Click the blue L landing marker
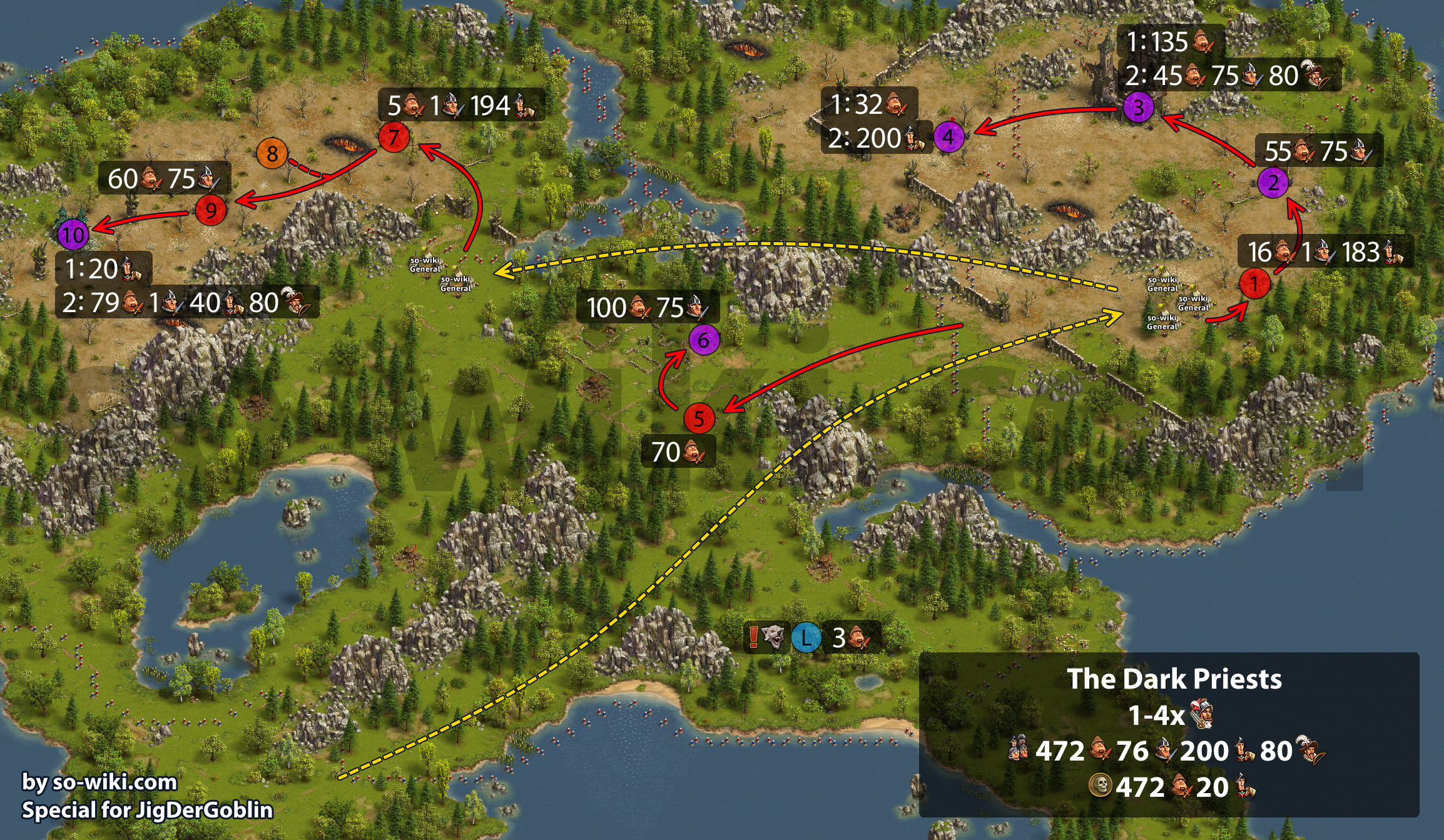1444x840 pixels. coord(806,638)
